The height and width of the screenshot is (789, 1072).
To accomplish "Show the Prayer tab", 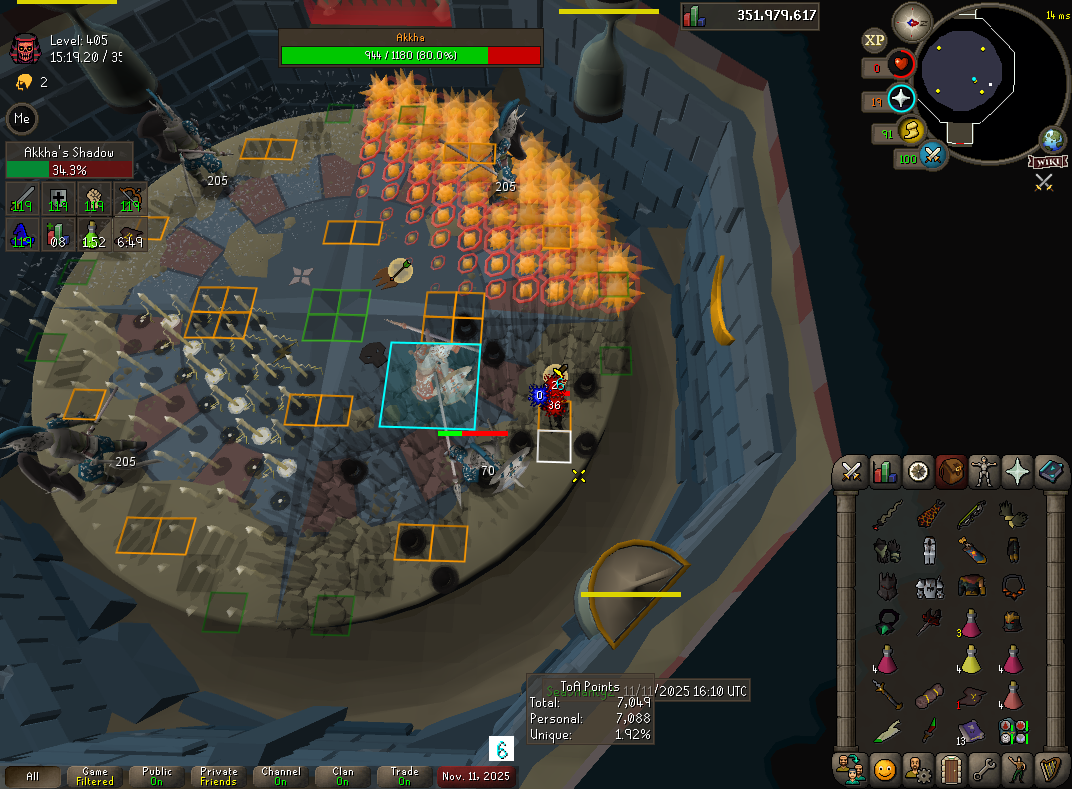I will click(1017, 470).
